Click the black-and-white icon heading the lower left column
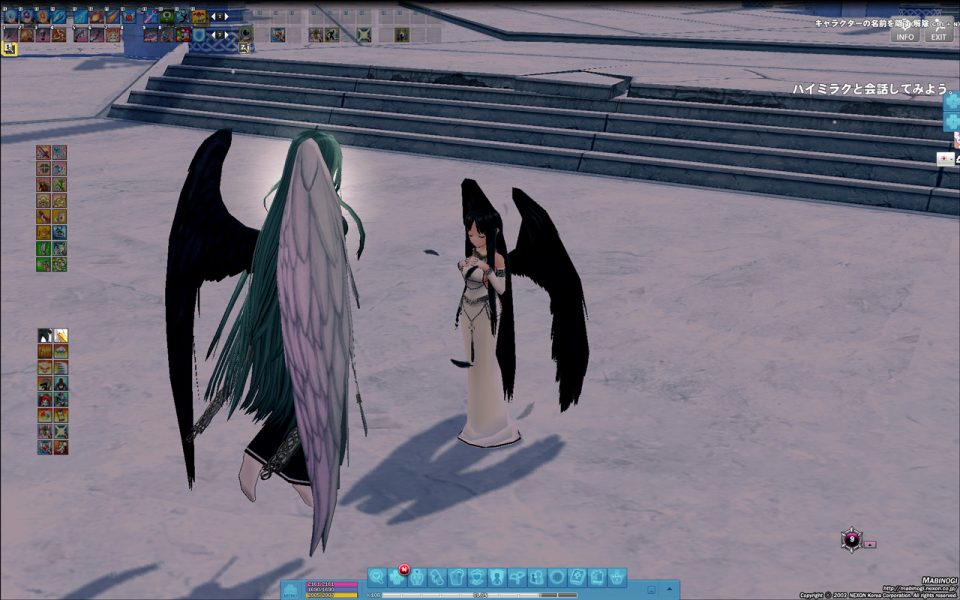The height and width of the screenshot is (600, 960). (x=45, y=335)
